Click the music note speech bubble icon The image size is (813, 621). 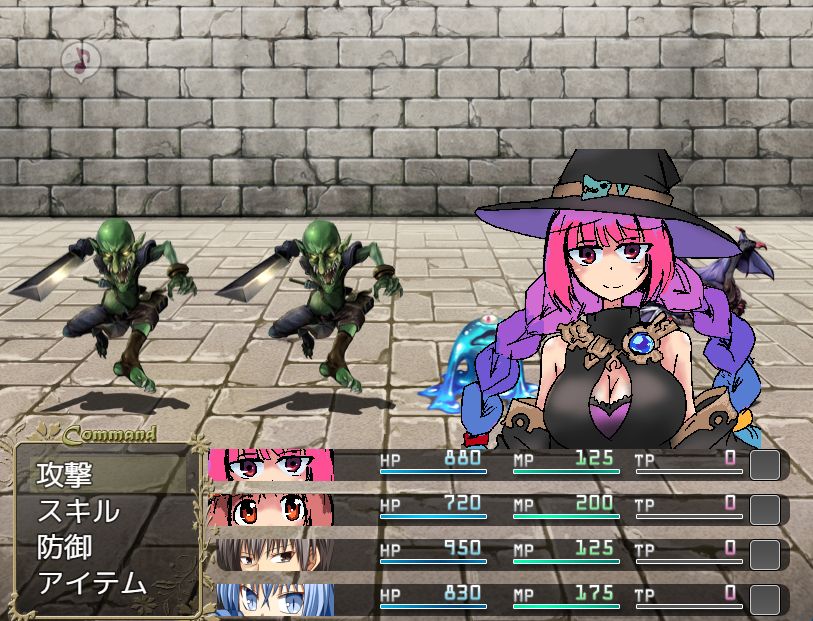76,60
